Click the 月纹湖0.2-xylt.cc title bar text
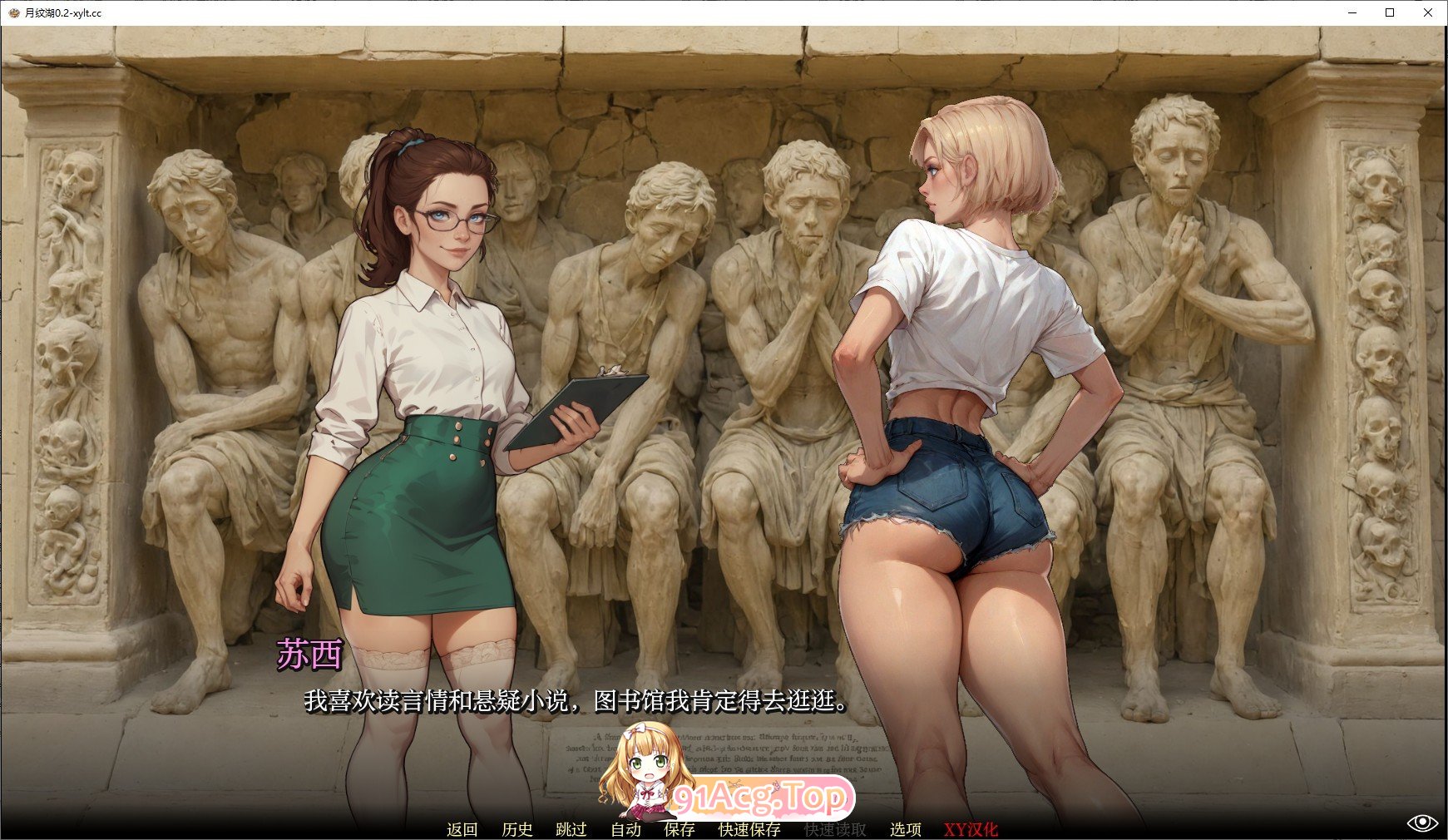The image size is (1448, 840). click(62, 12)
